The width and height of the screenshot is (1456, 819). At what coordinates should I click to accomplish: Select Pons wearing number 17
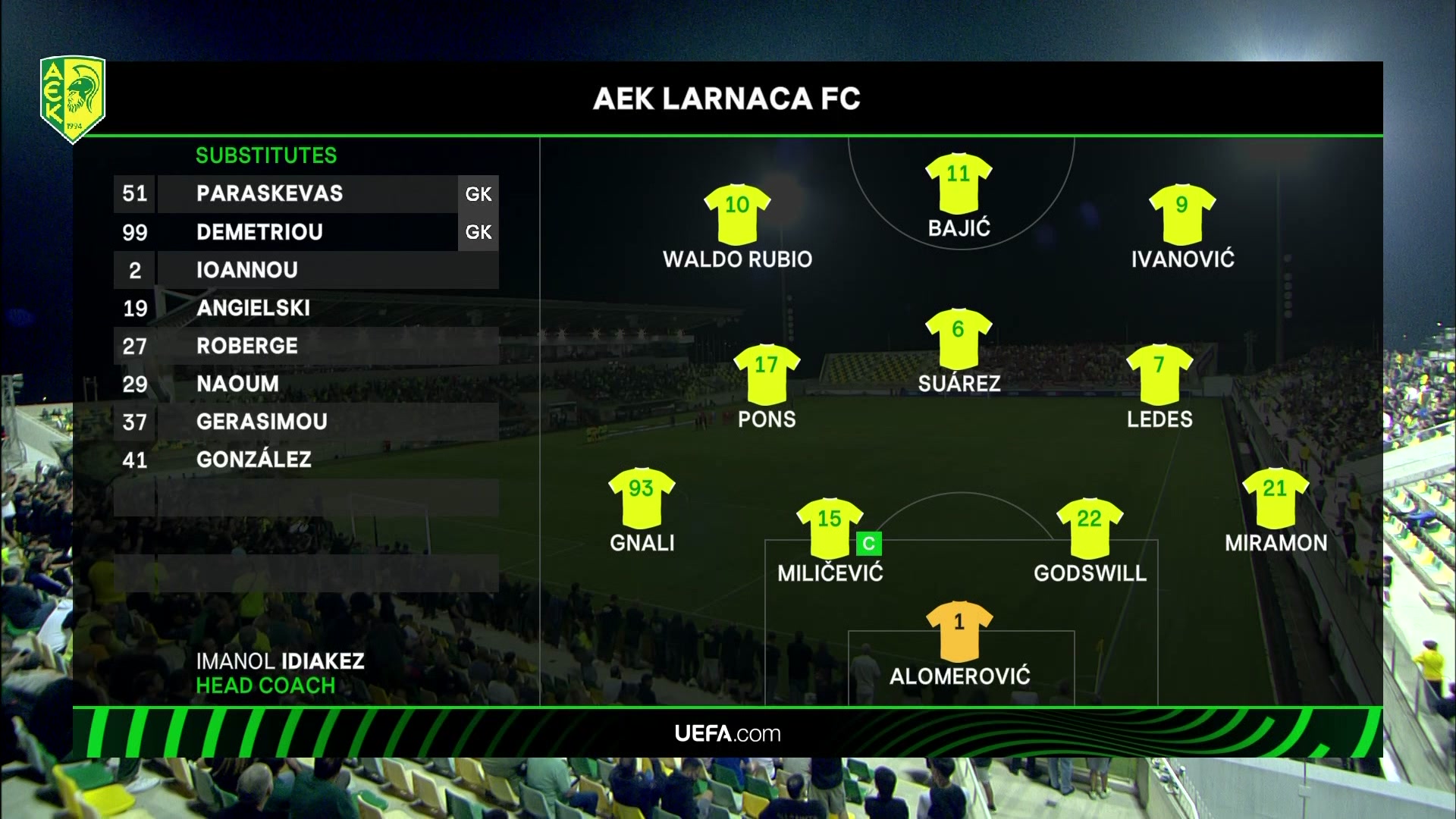[767, 374]
